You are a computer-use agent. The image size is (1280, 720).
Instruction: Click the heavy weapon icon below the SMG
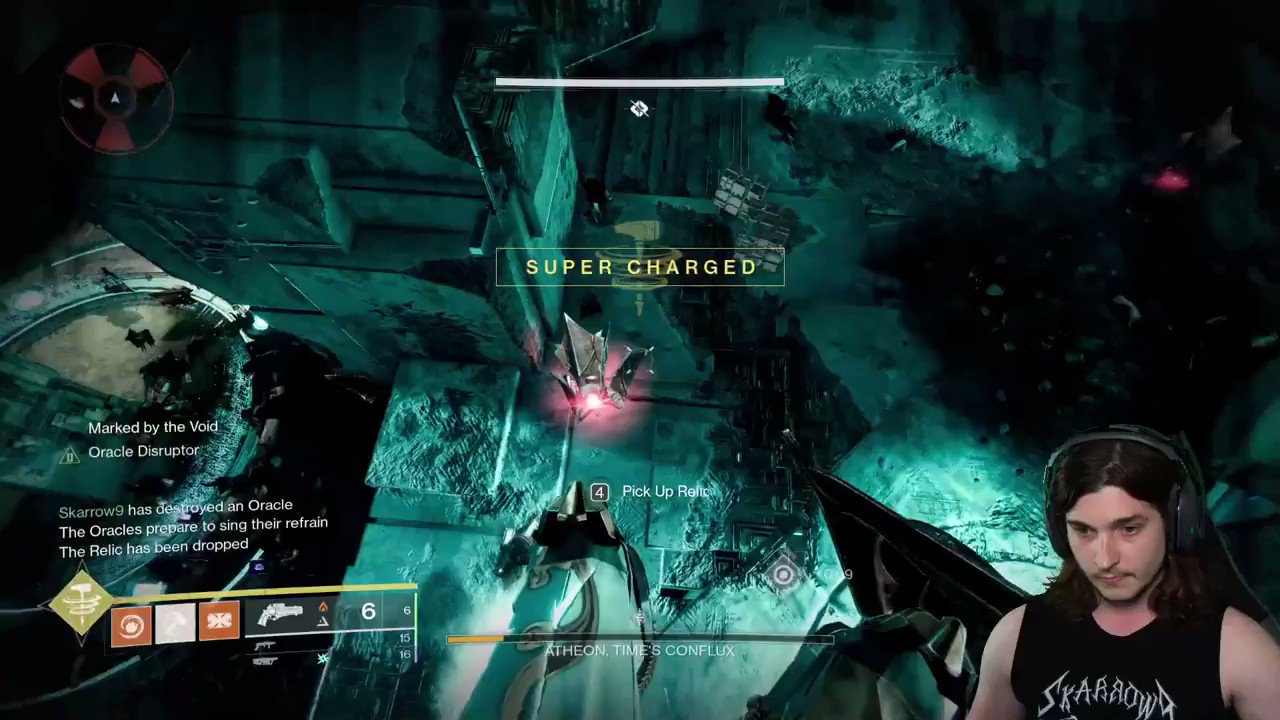coord(266,661)
